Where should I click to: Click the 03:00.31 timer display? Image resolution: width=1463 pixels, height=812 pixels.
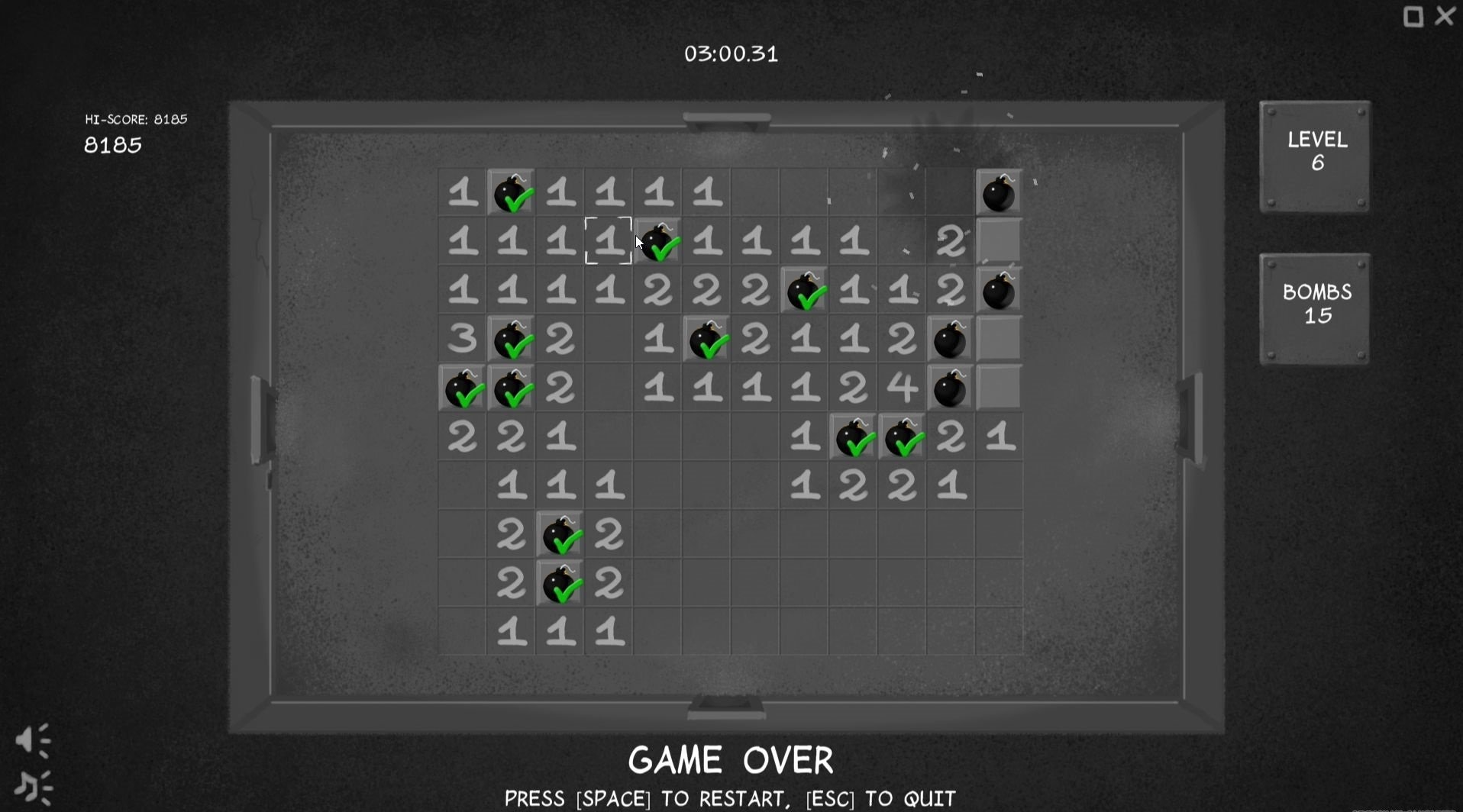click(x=731, y=53)
